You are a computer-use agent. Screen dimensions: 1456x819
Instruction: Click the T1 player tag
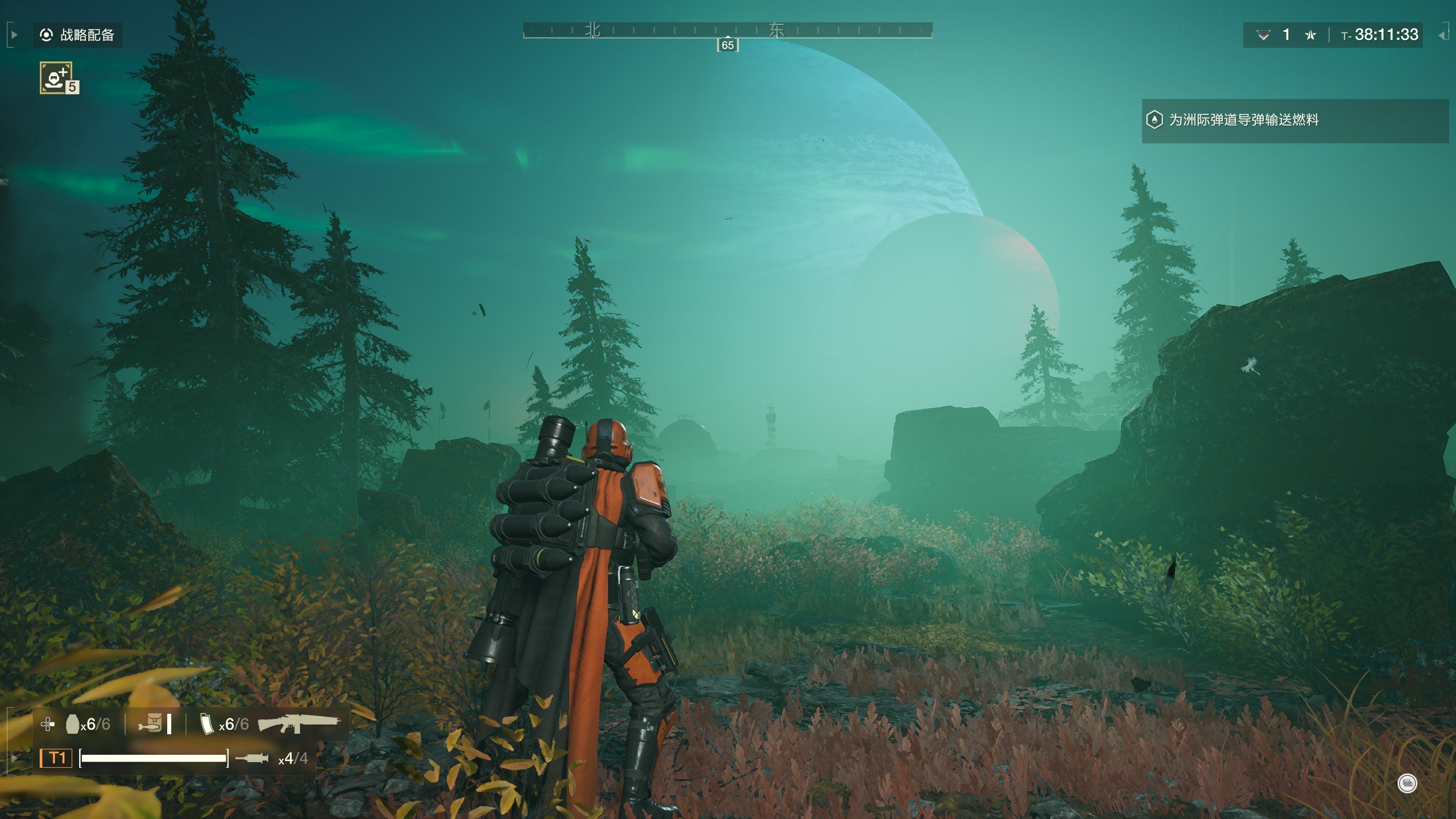click(x=56, y=758)
